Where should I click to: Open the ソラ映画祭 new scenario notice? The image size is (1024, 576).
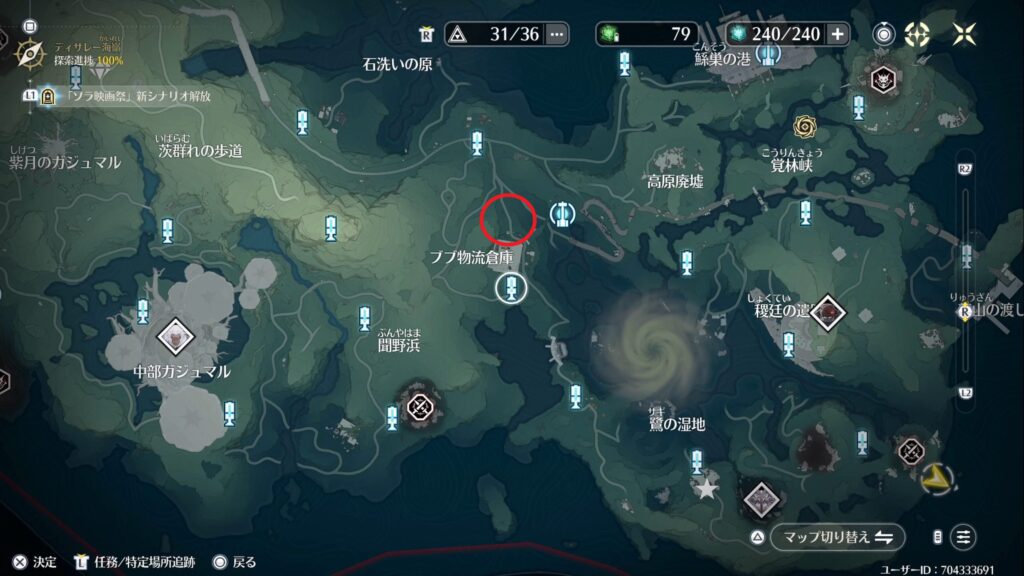[140, 96]
